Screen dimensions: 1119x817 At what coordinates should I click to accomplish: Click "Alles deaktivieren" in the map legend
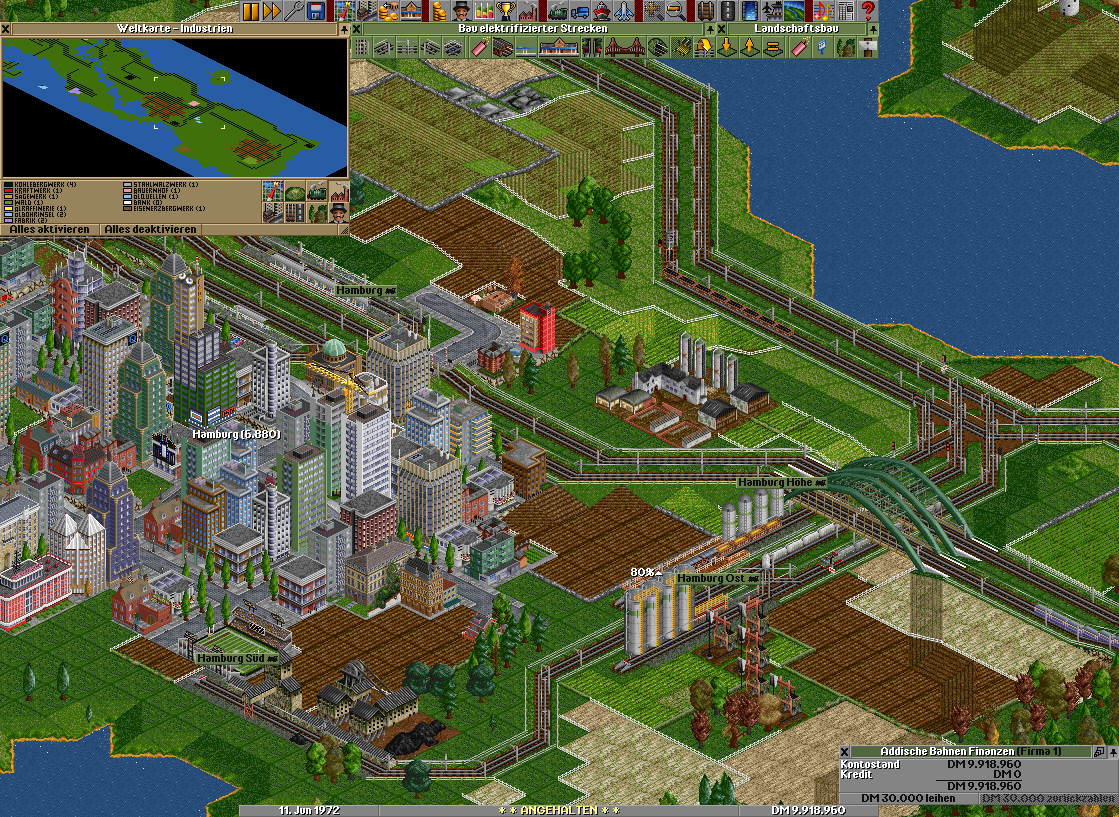[152, 229]
